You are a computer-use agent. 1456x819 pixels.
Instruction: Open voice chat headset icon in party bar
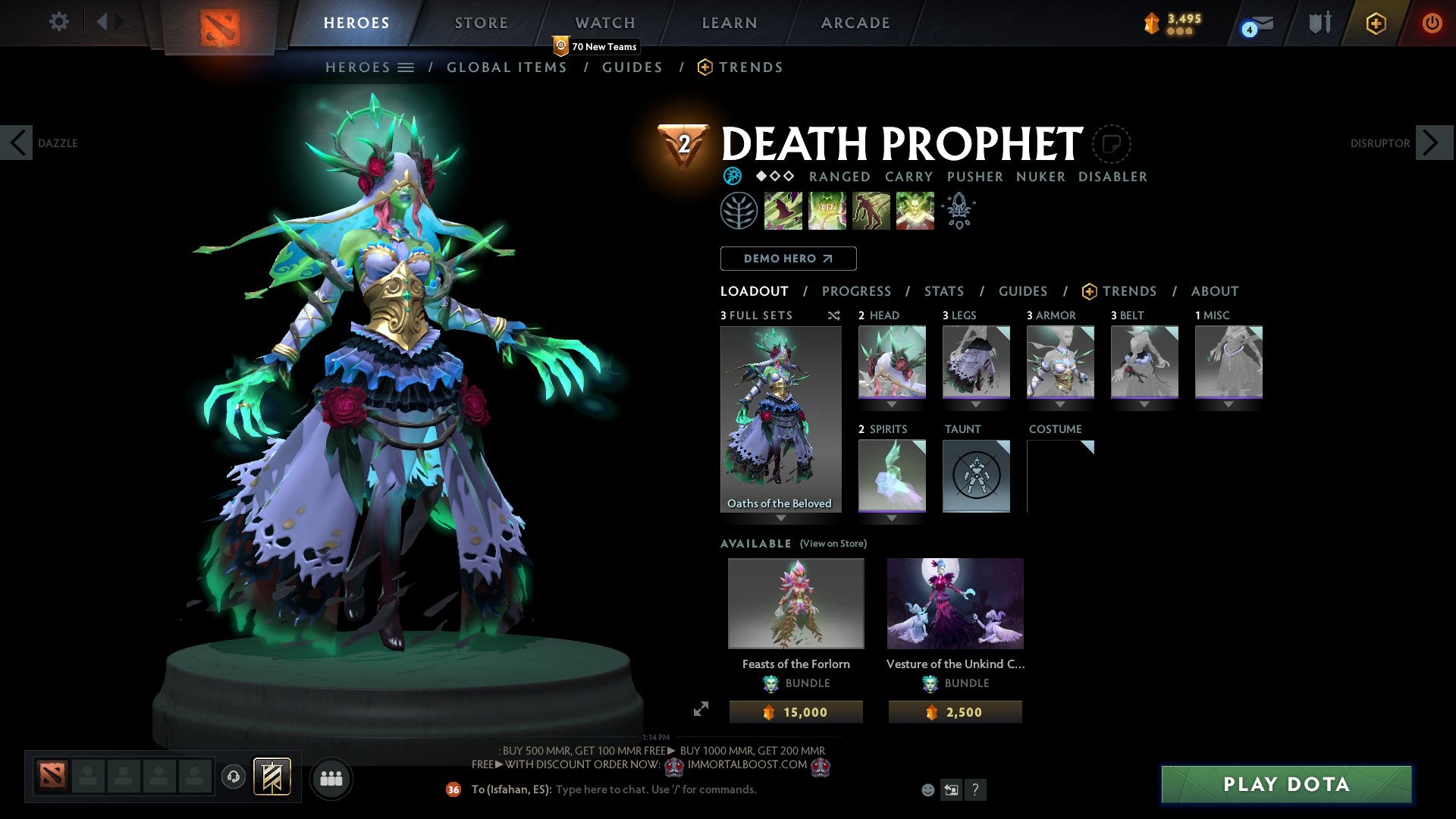click(234, 777)
